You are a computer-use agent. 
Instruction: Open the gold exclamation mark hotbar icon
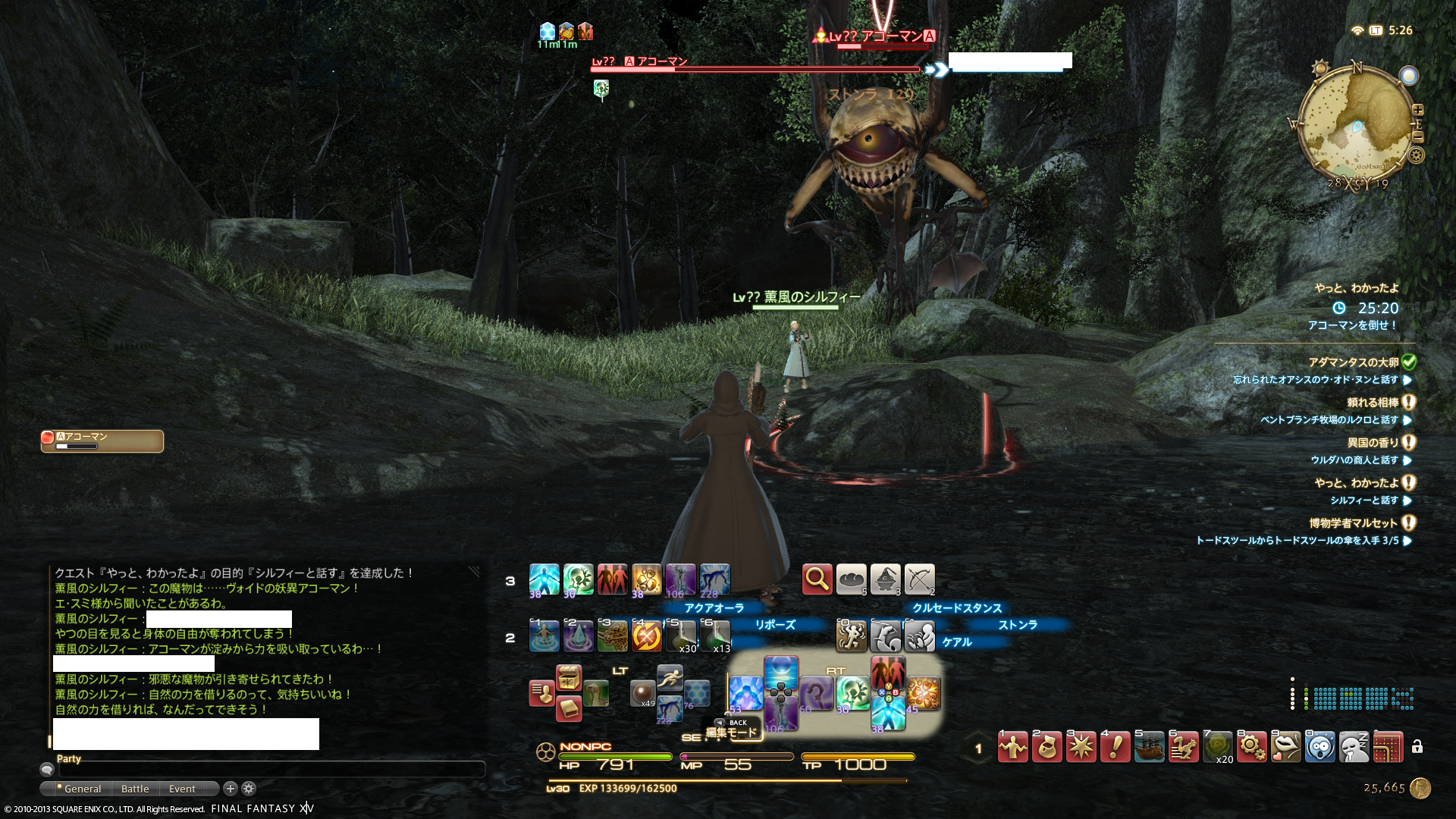(x=1116, y=748)
